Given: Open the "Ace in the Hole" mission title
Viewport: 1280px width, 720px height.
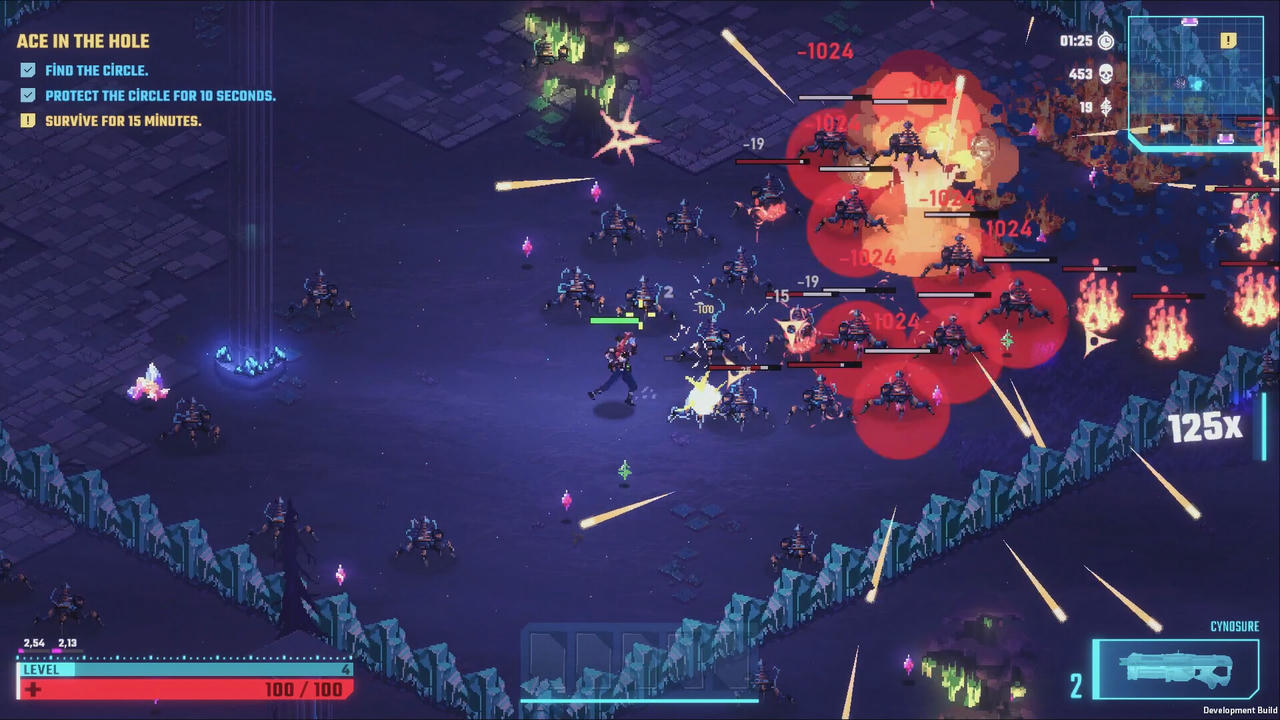Looking at the screenshot, I should (x=83, y=41).
